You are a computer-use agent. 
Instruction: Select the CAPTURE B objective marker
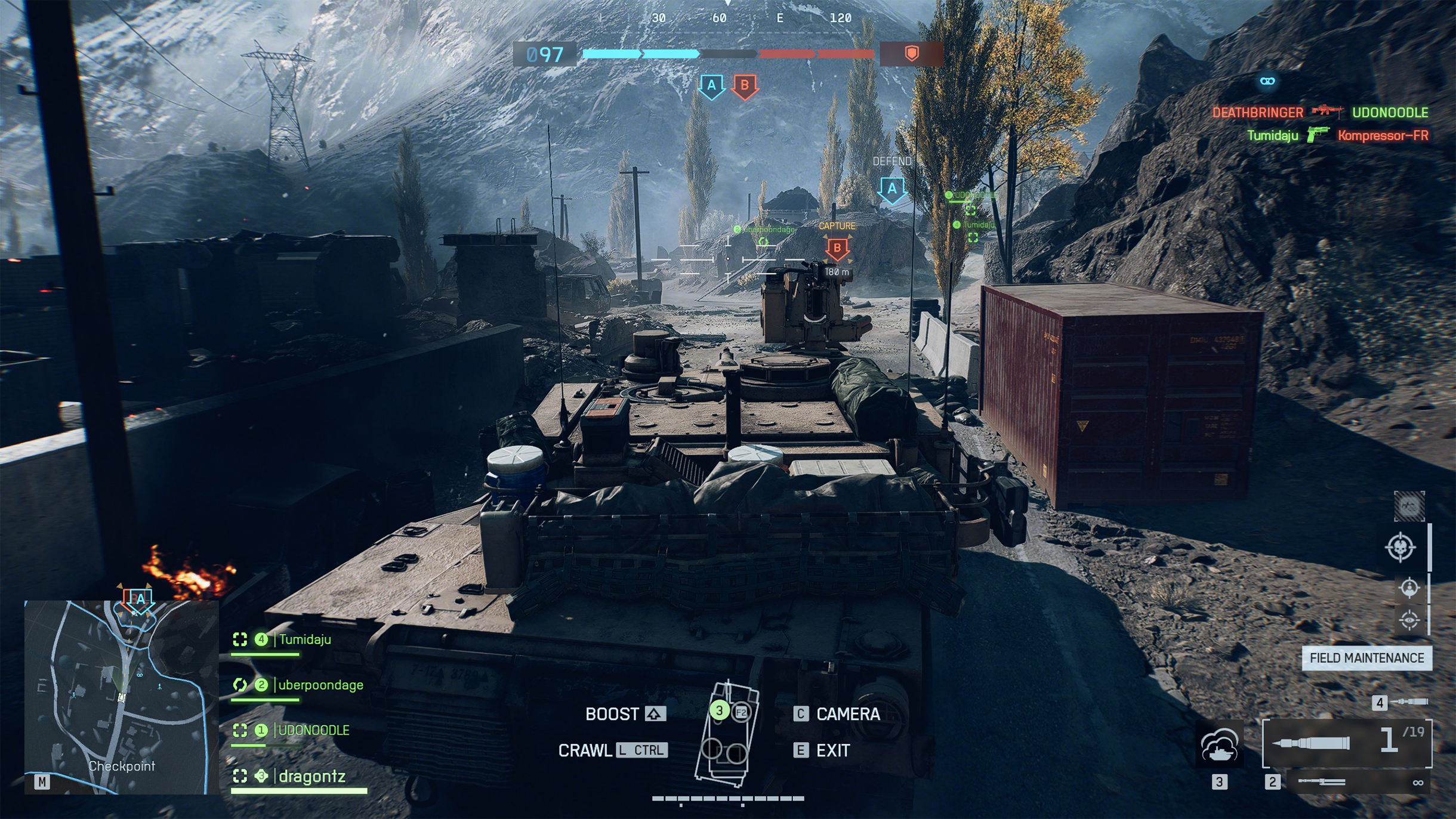coord(837,248)
